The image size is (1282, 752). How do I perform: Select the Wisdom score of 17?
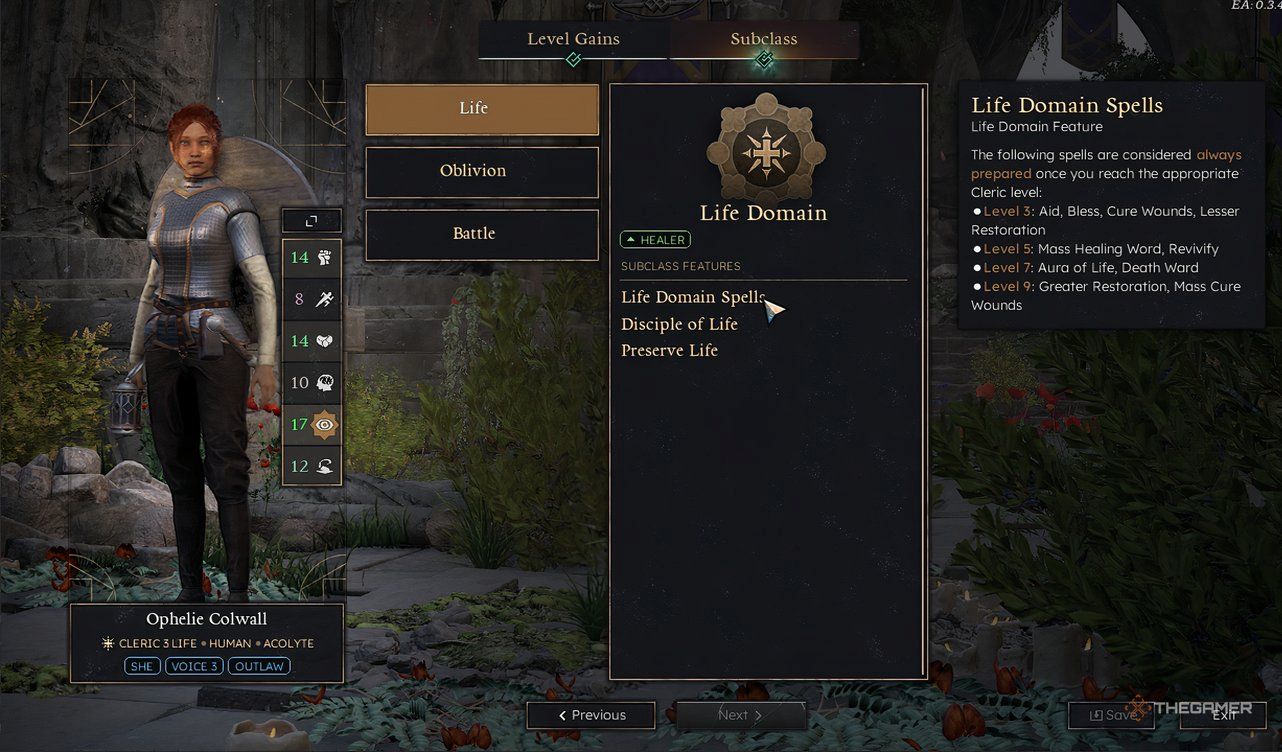pos(311,425)
